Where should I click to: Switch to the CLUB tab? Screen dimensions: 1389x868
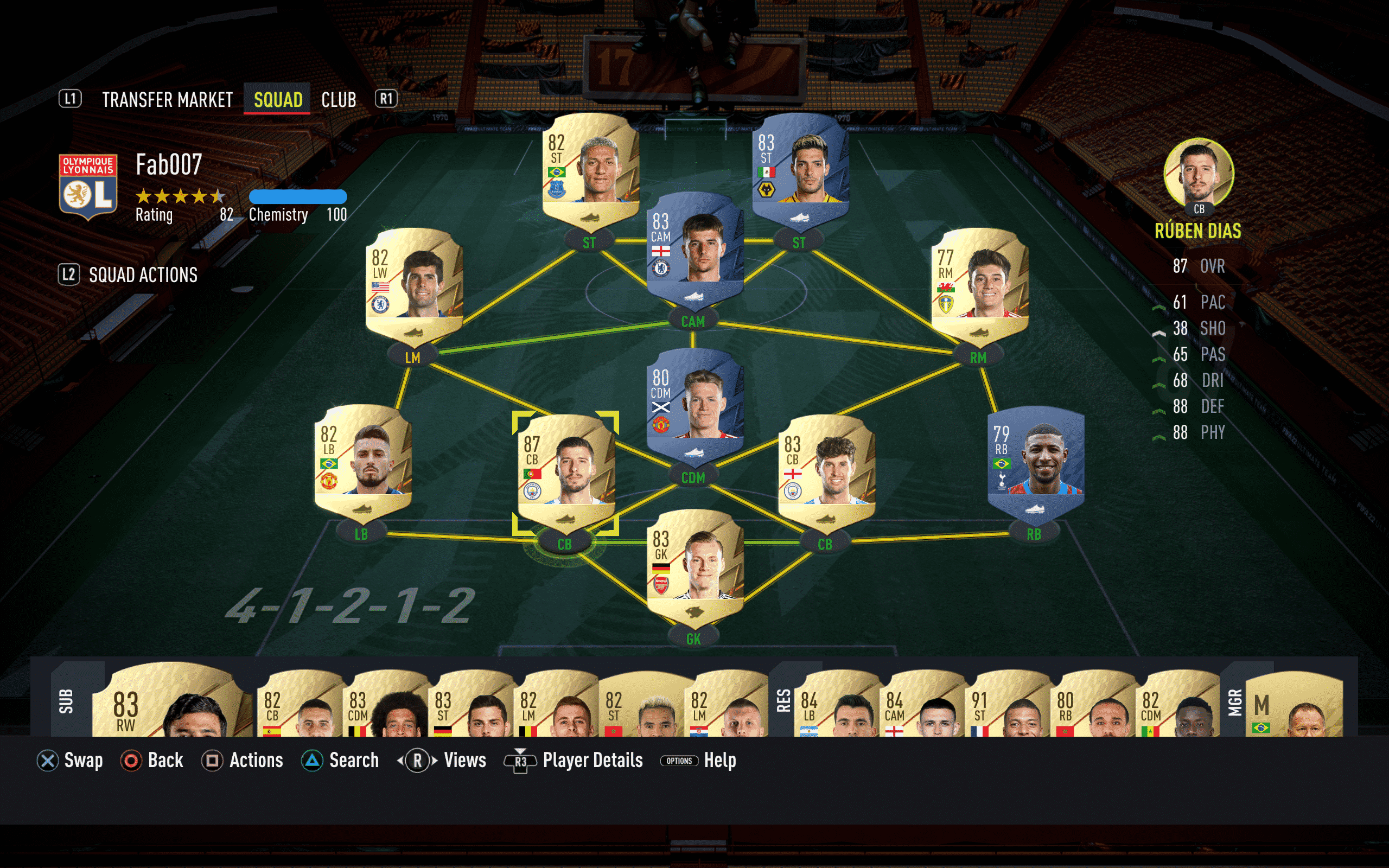click(x=339, y=99)
